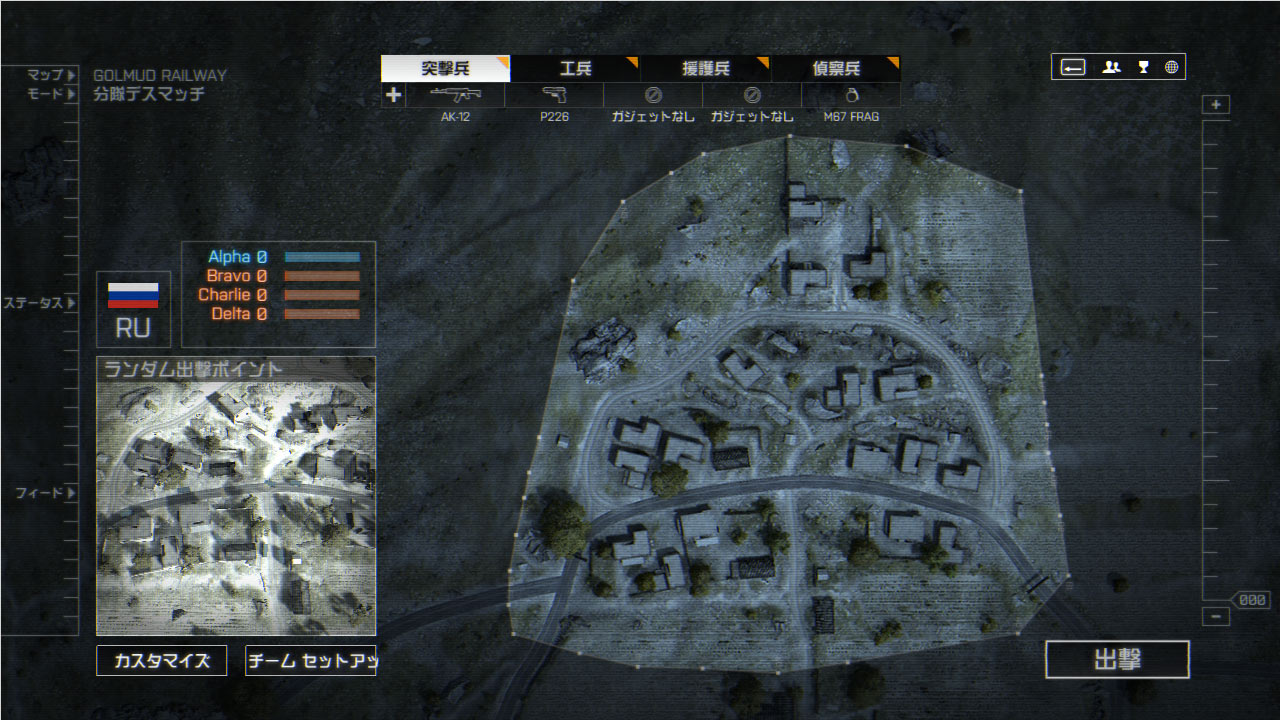Select the 工兵 class tab
1280x720 pixels.
click(x=575, y=69)
